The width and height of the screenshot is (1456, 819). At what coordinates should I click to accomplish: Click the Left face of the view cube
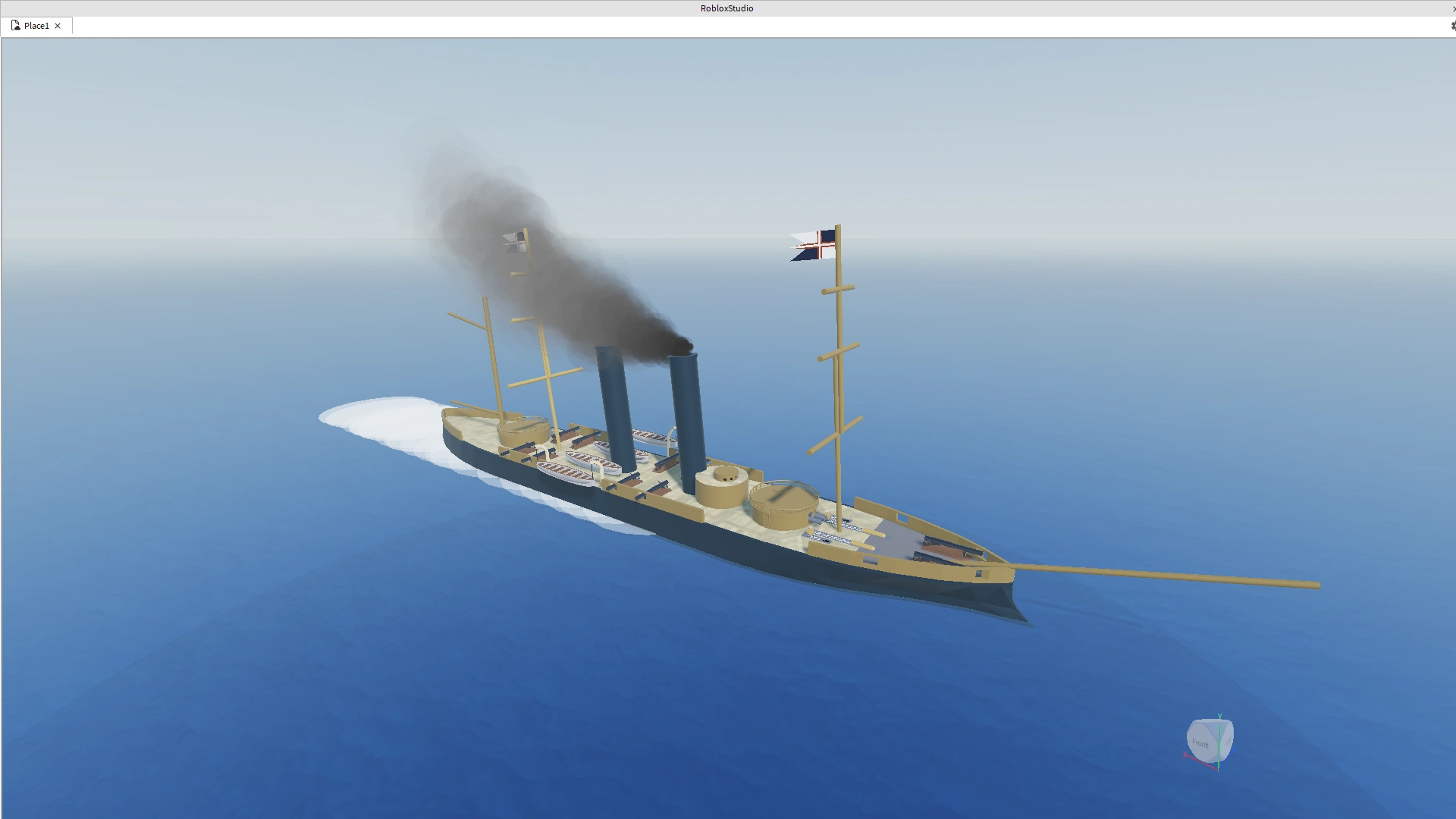pos(1228,742)
